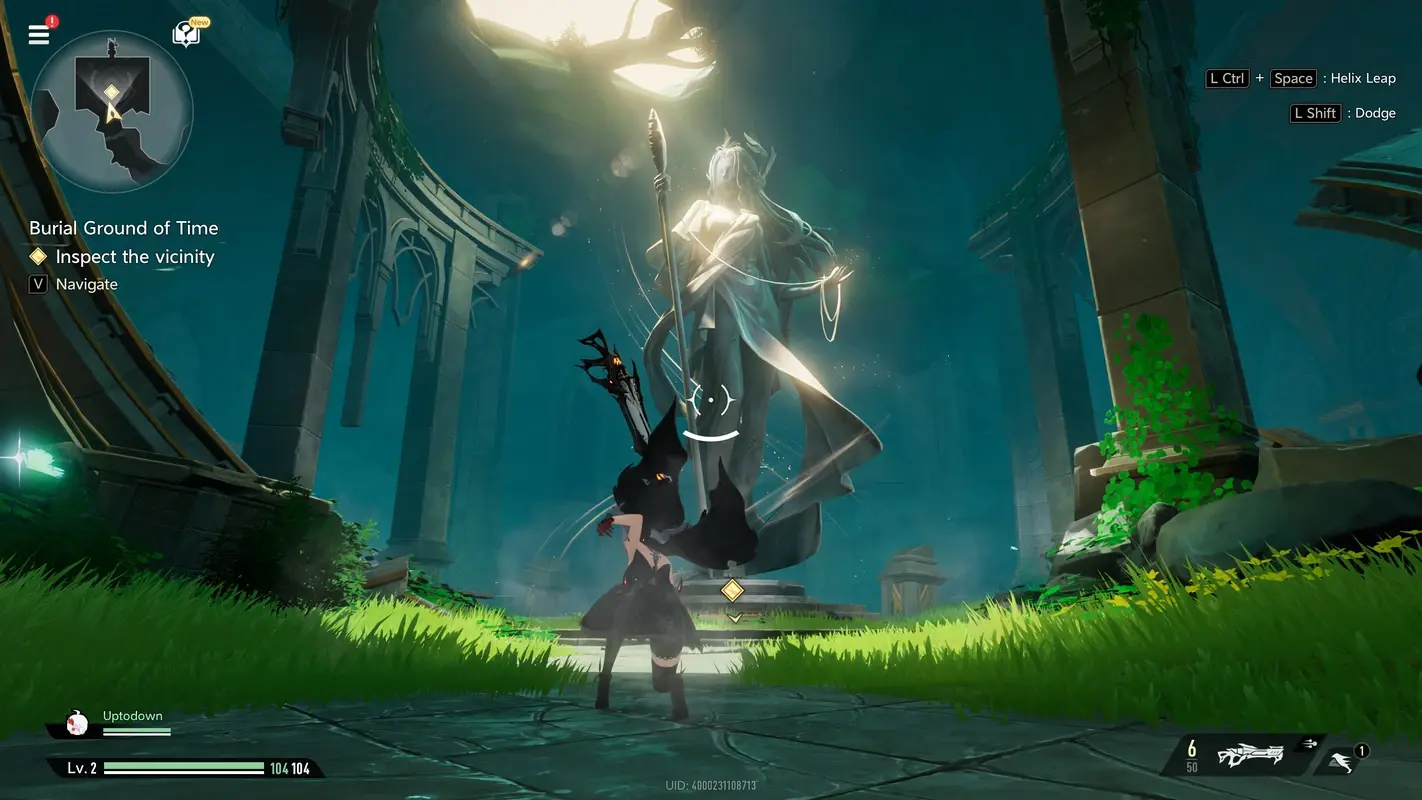Click the center aiming reticle
Image resolution: width=1422 pixels, height=800 pixels.
tap(711, 401)
